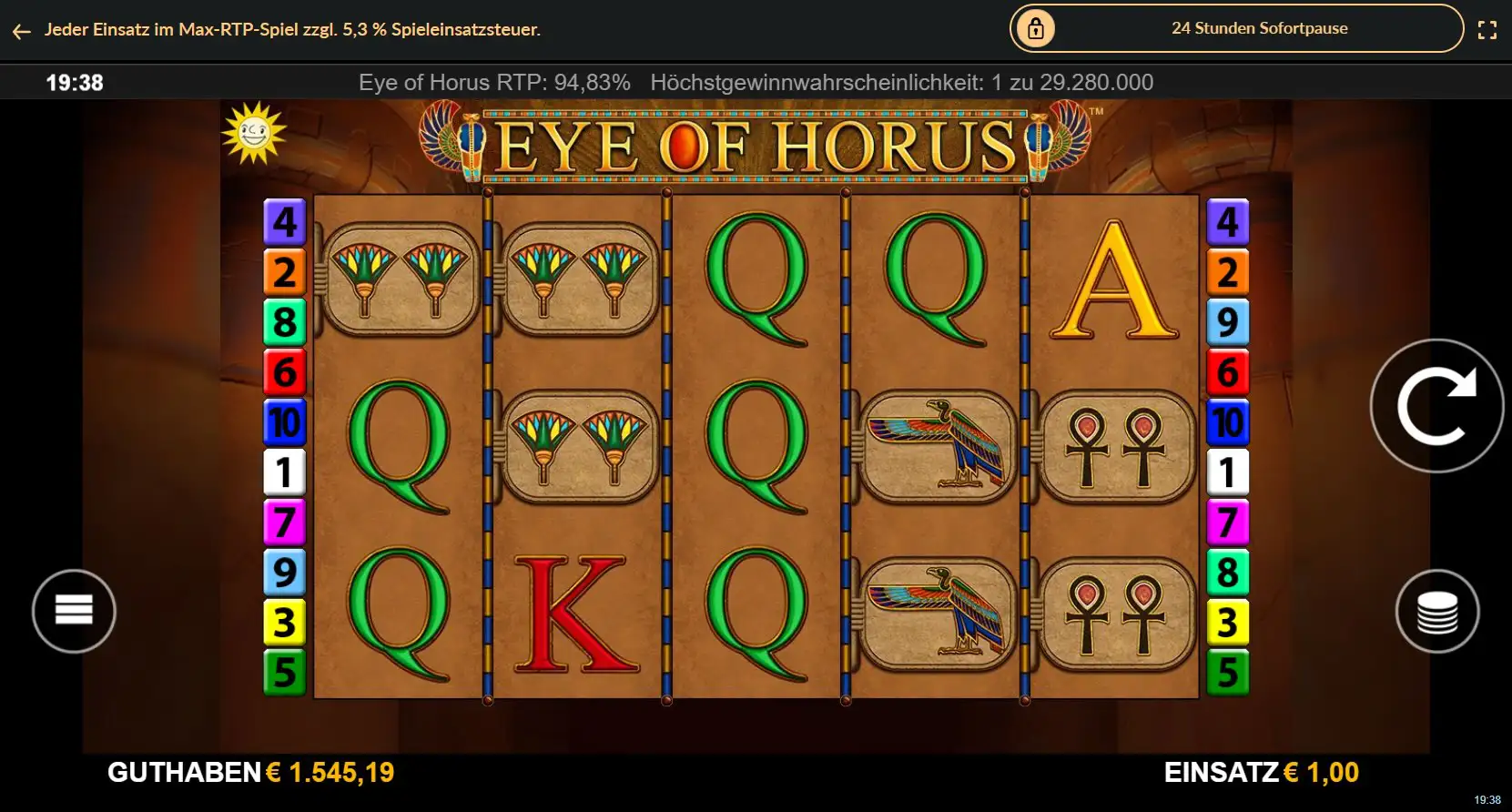Viewport: 1512px width, 812px height.
Task: Click the spin button to start the reels
Action: click(x=1436, y=407)
